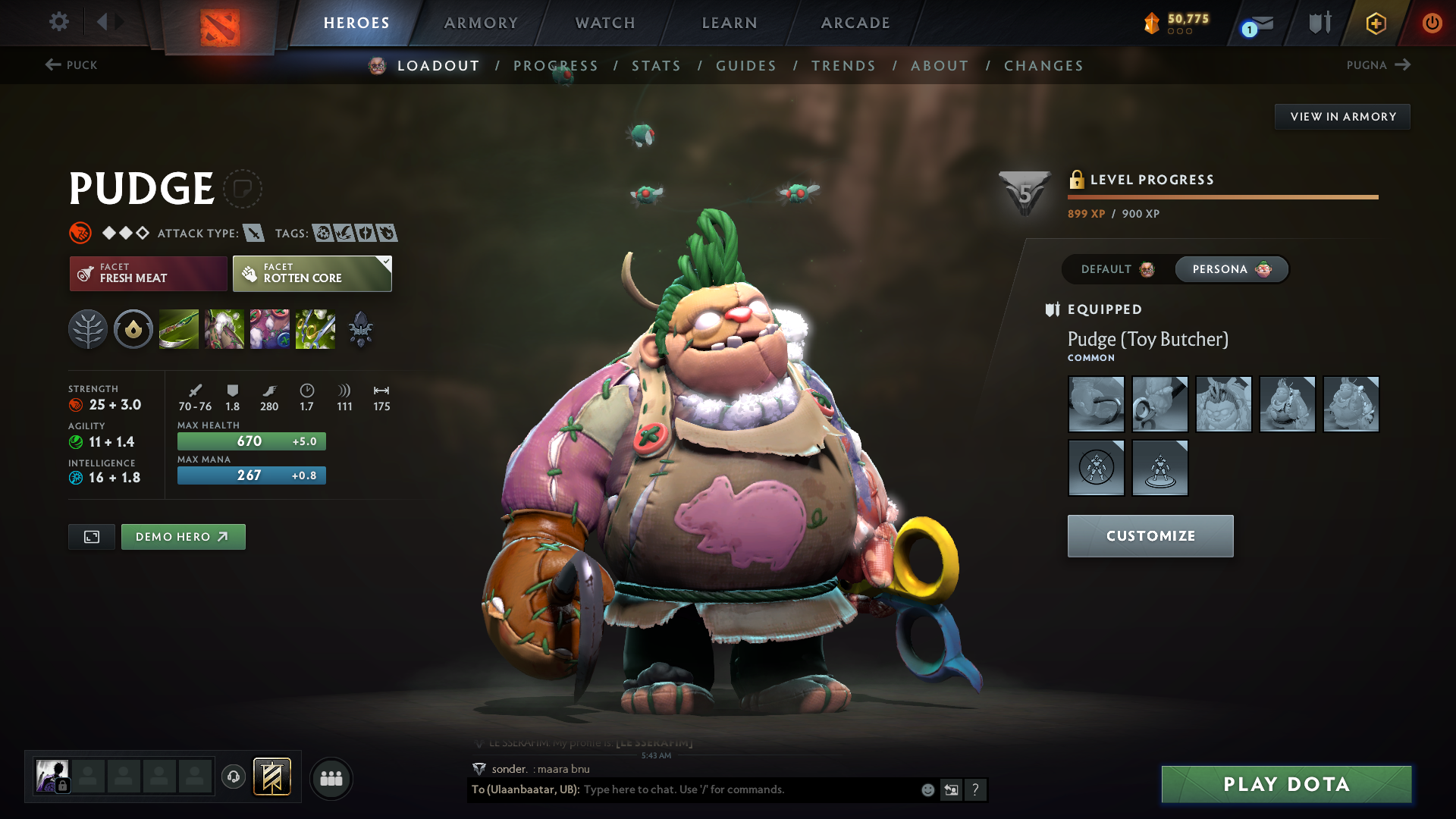Select a Toy Butcher item thumbnail

[x=1097, y=404]
